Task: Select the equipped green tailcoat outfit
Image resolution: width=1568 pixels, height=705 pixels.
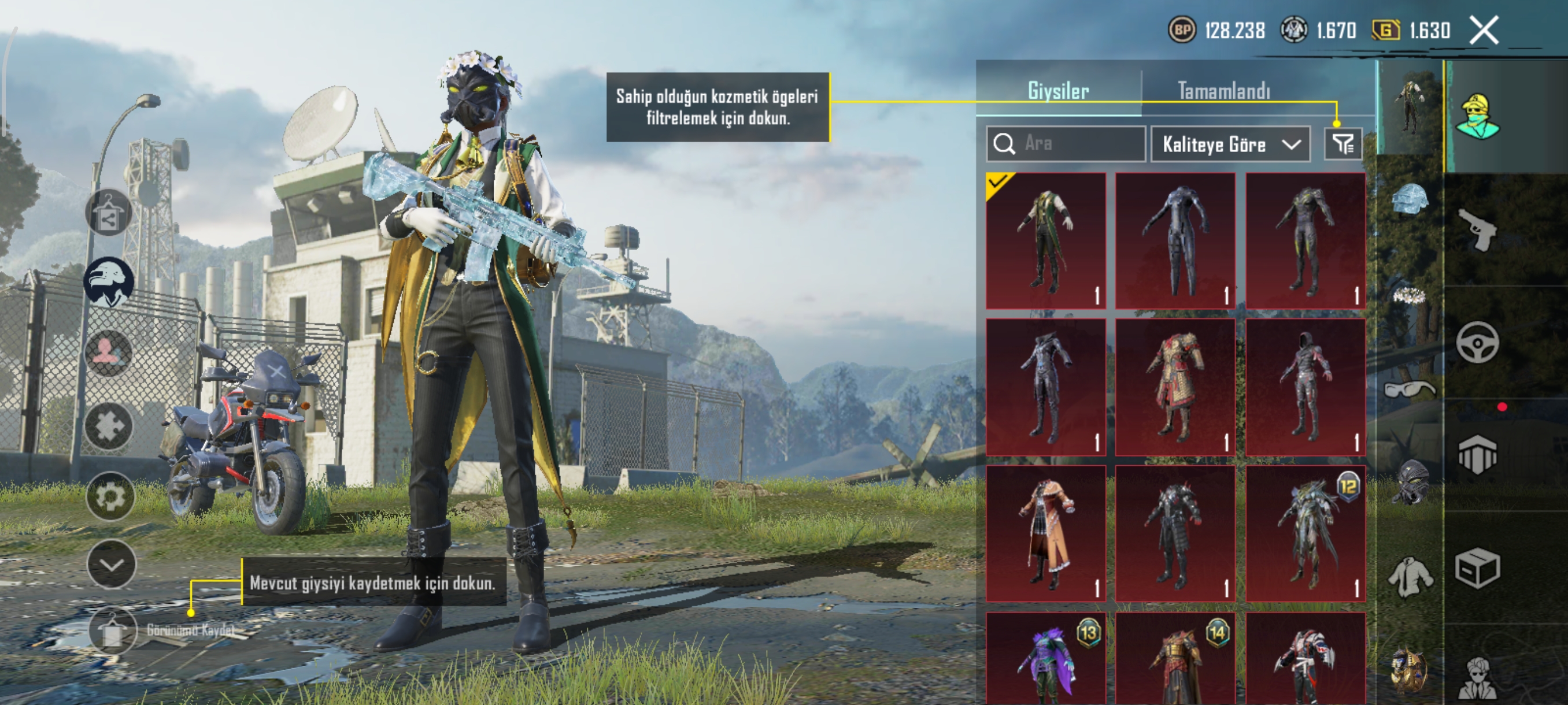Action: (1045, 241)
